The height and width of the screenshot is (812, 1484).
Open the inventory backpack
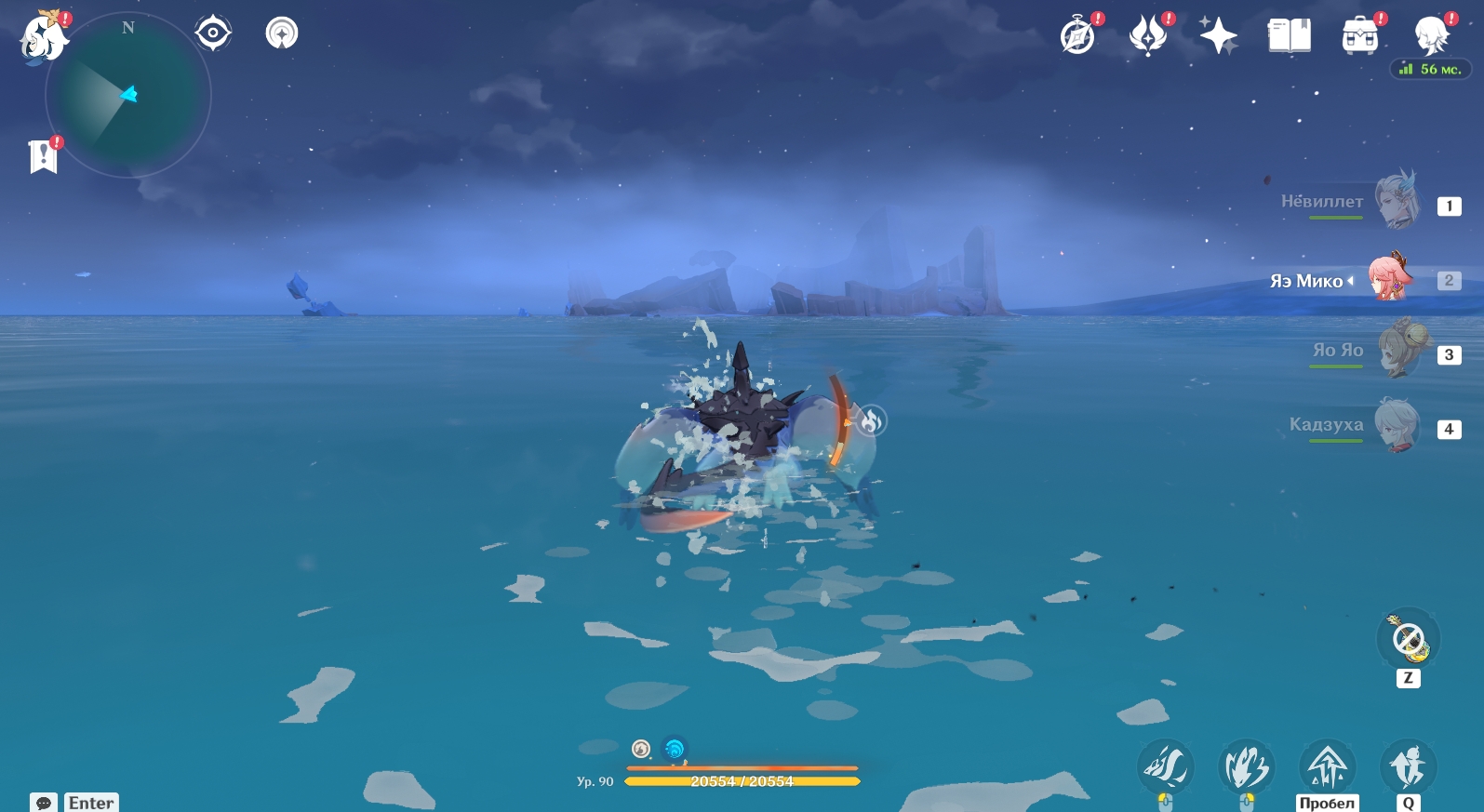(x=1359, y=37)
